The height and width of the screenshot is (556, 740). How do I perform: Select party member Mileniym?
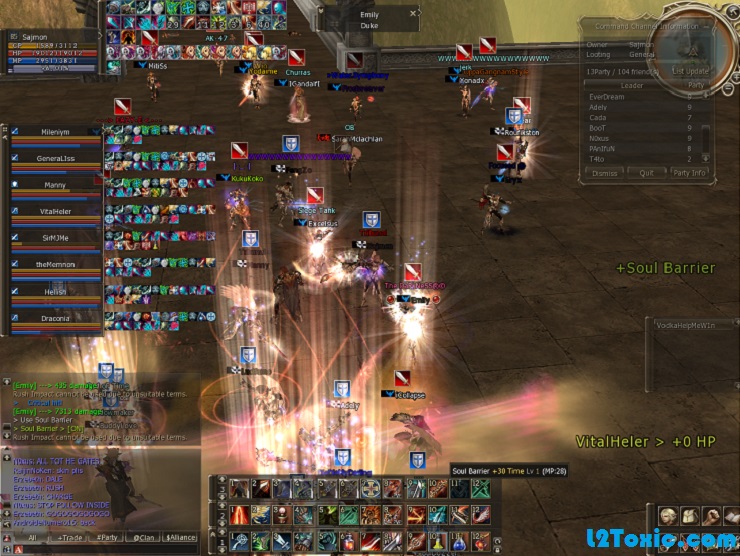pos(55,131)
